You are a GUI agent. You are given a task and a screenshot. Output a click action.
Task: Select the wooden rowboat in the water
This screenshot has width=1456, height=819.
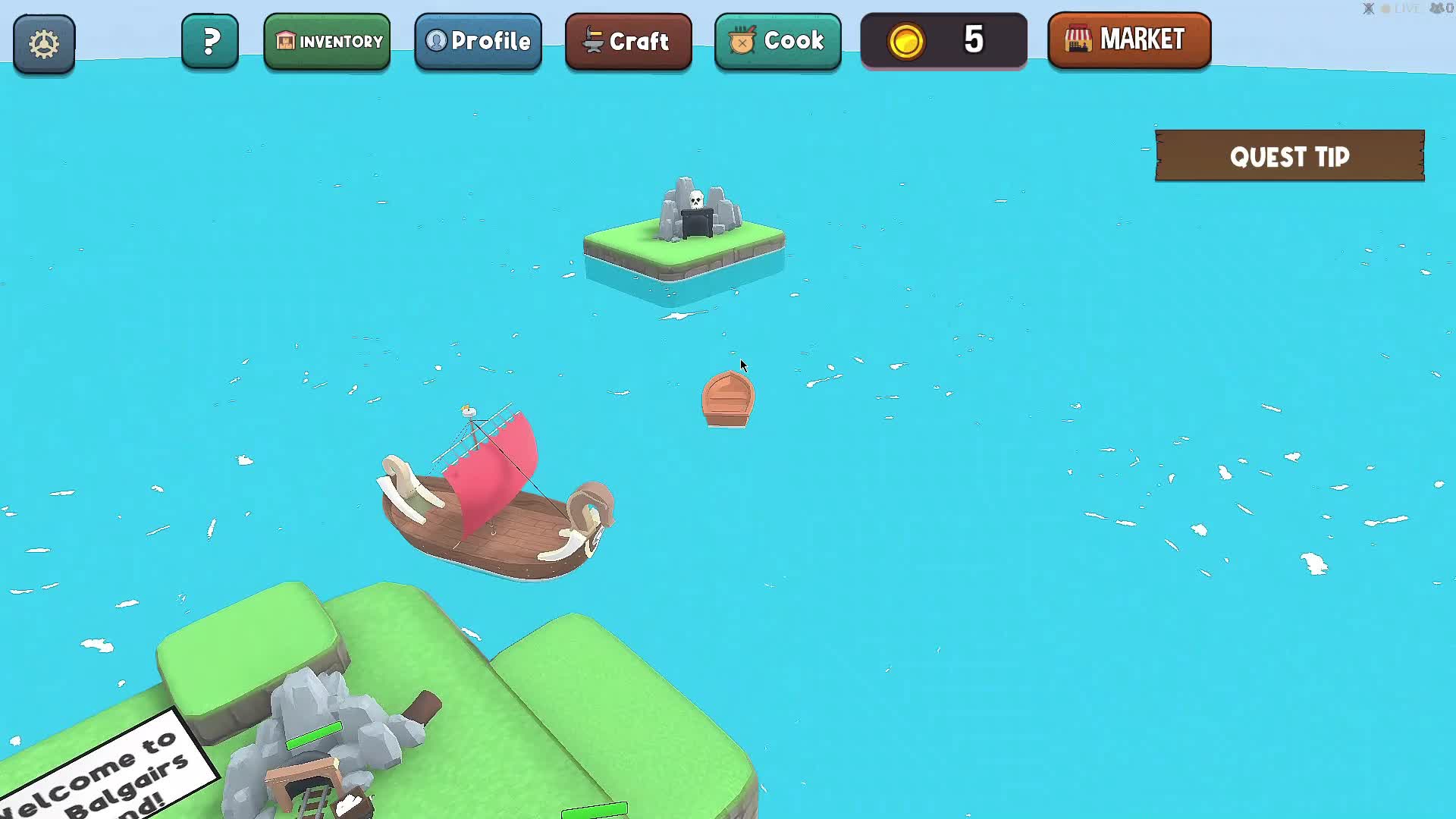[726, 398]
